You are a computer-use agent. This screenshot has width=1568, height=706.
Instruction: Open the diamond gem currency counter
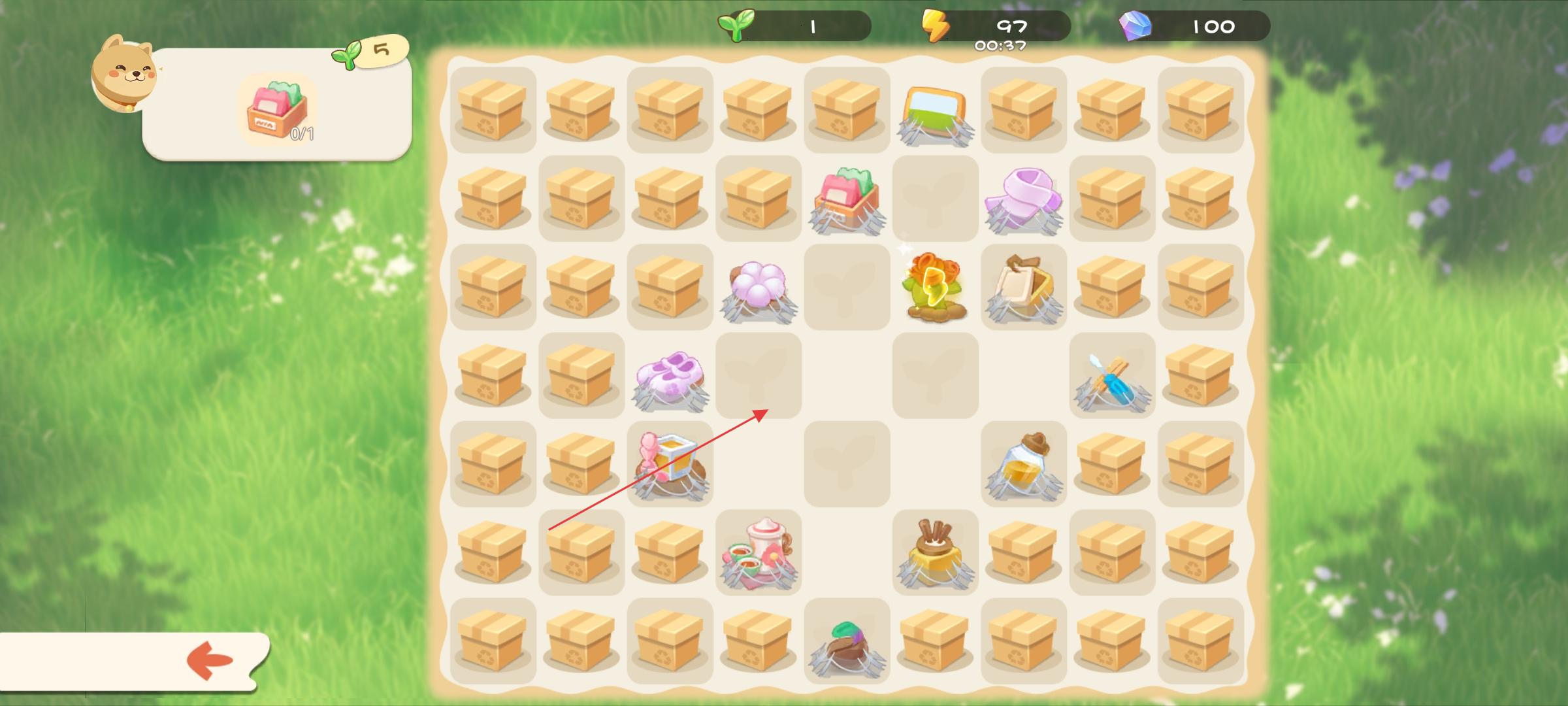coord(1196,26)
